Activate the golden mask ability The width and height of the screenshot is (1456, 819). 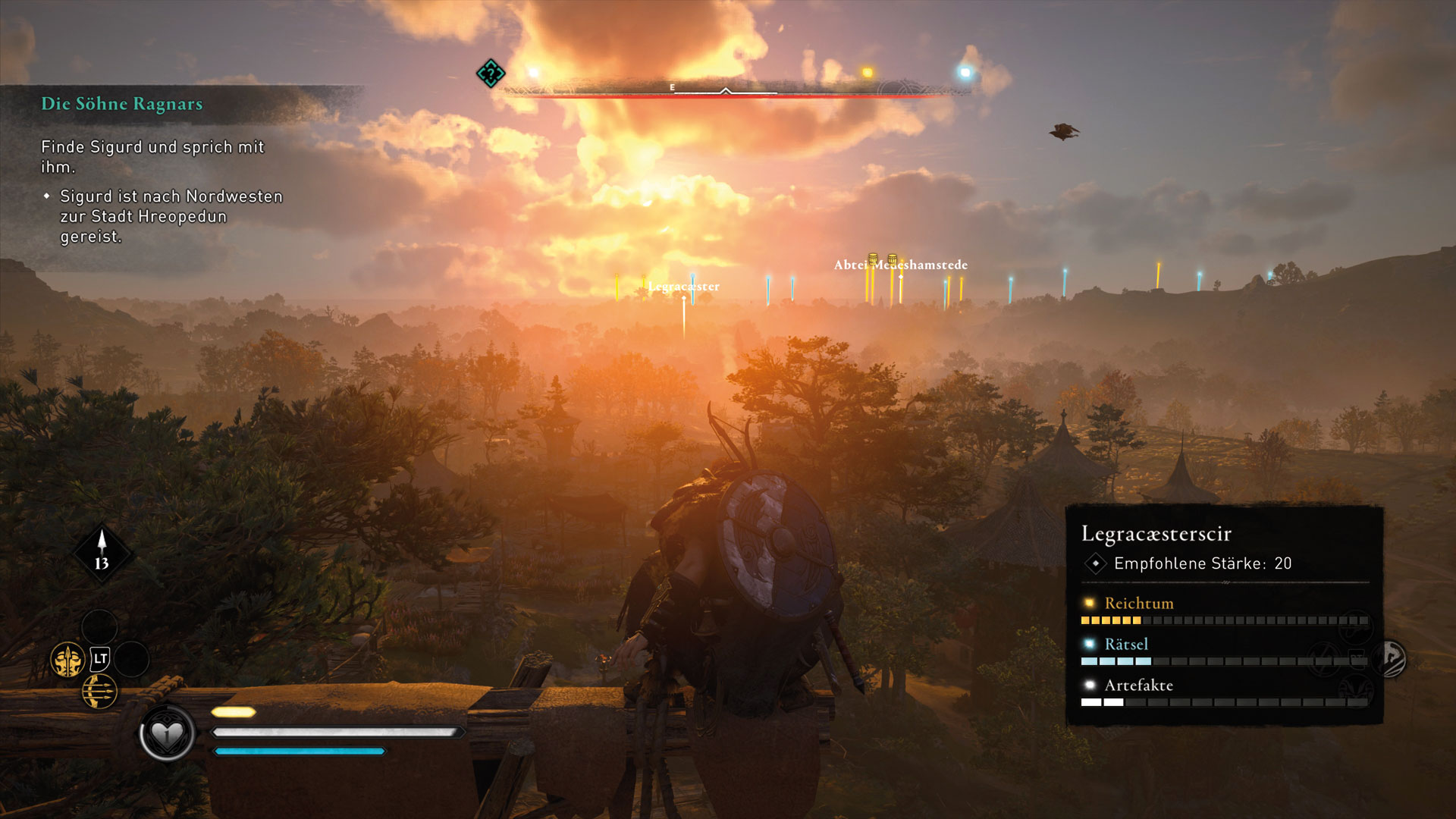(x=67, y=660)
